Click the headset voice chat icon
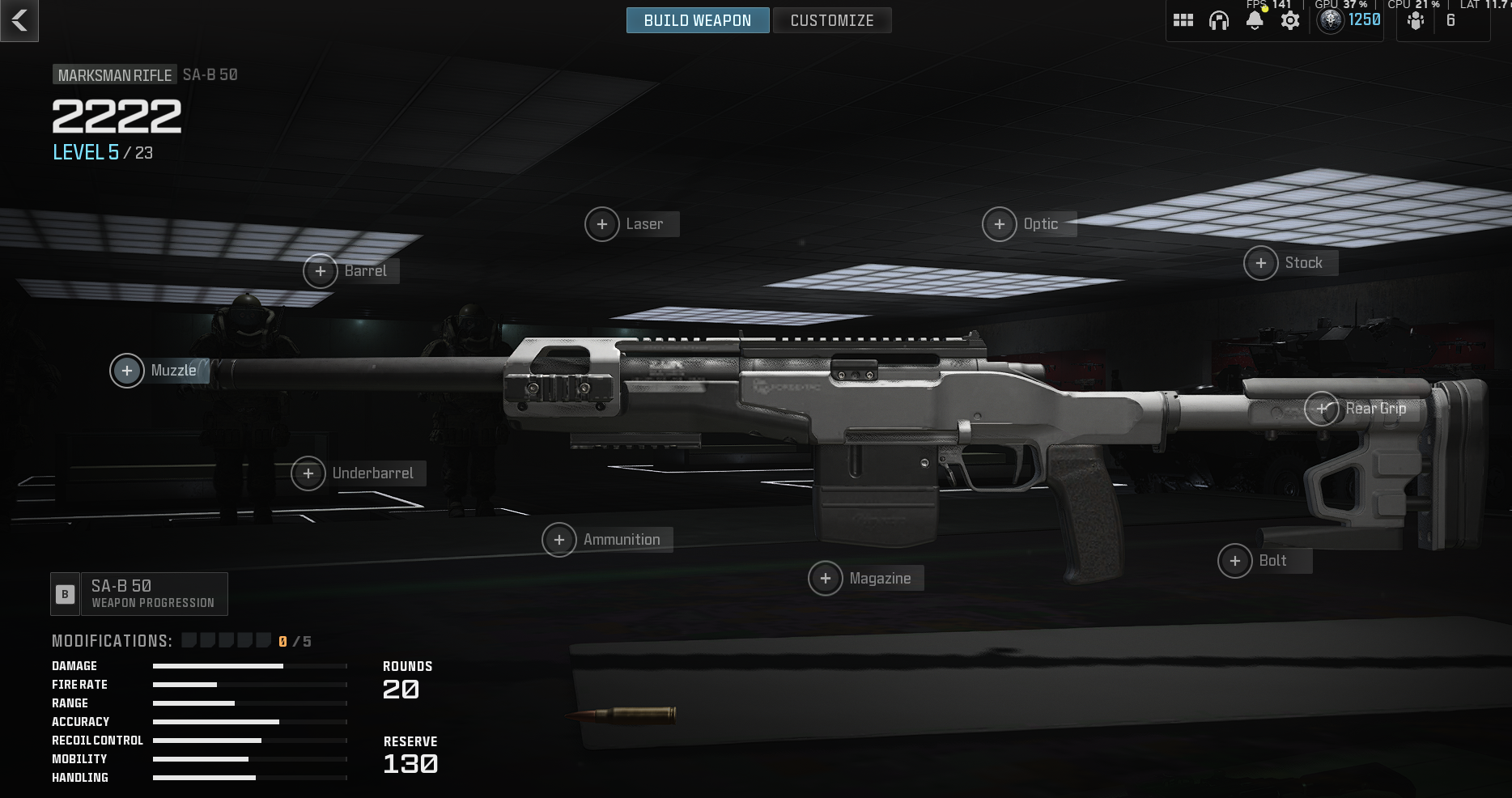Viewport: 1512px width, 798px height. coord(1219,21)
